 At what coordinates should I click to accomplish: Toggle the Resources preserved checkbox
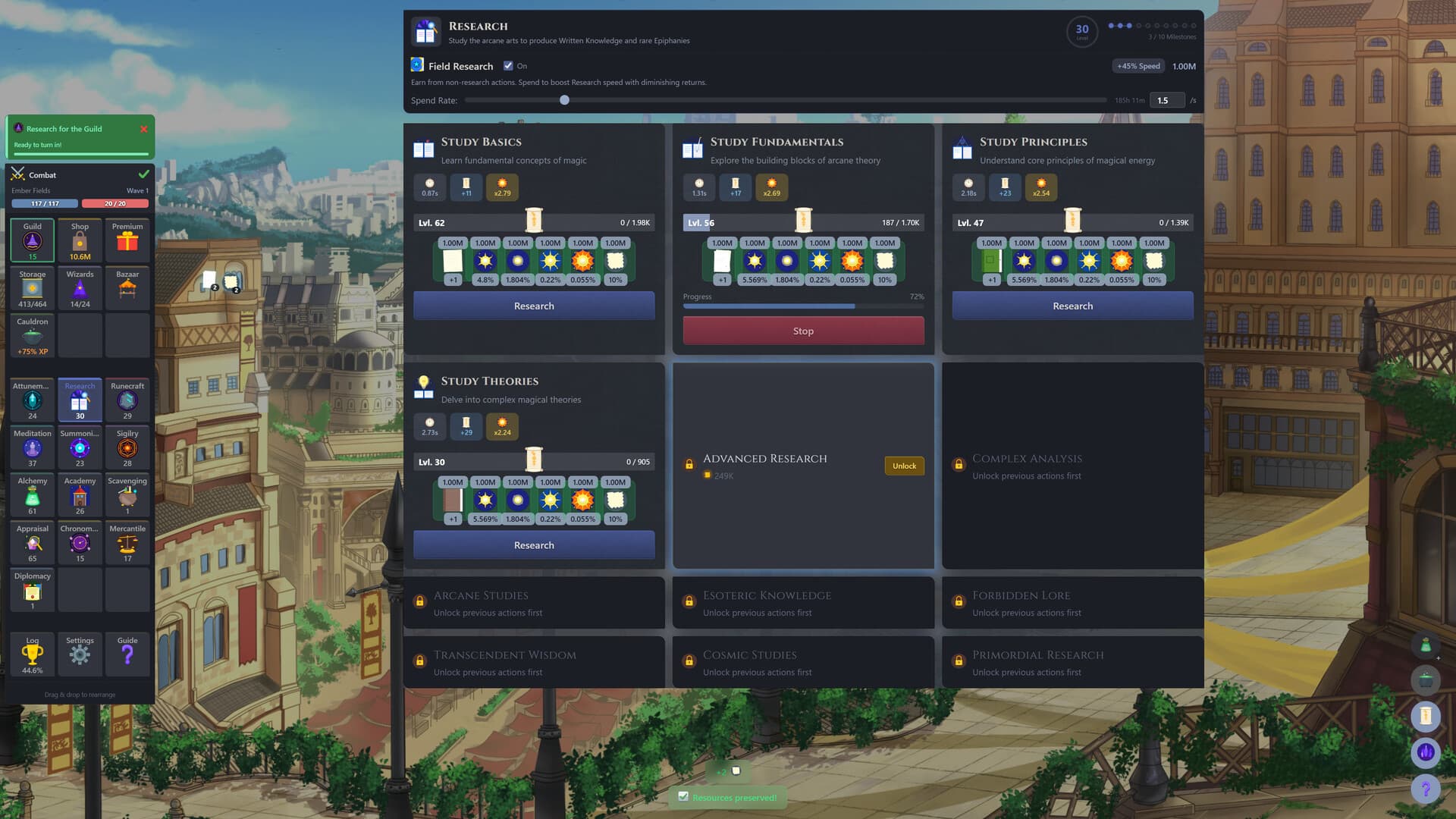[684, 797]
